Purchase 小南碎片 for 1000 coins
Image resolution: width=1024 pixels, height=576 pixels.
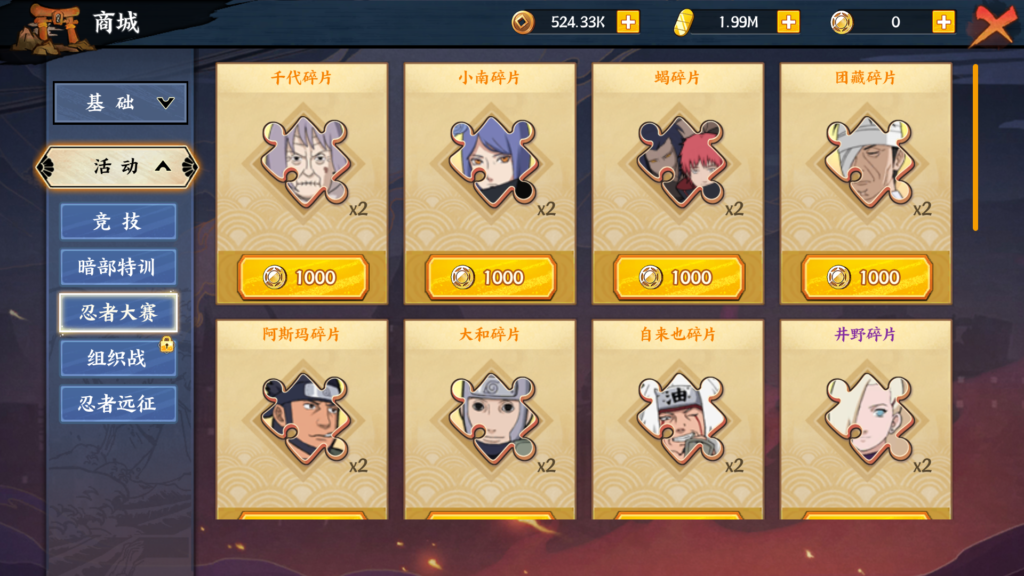pos(491,277)
